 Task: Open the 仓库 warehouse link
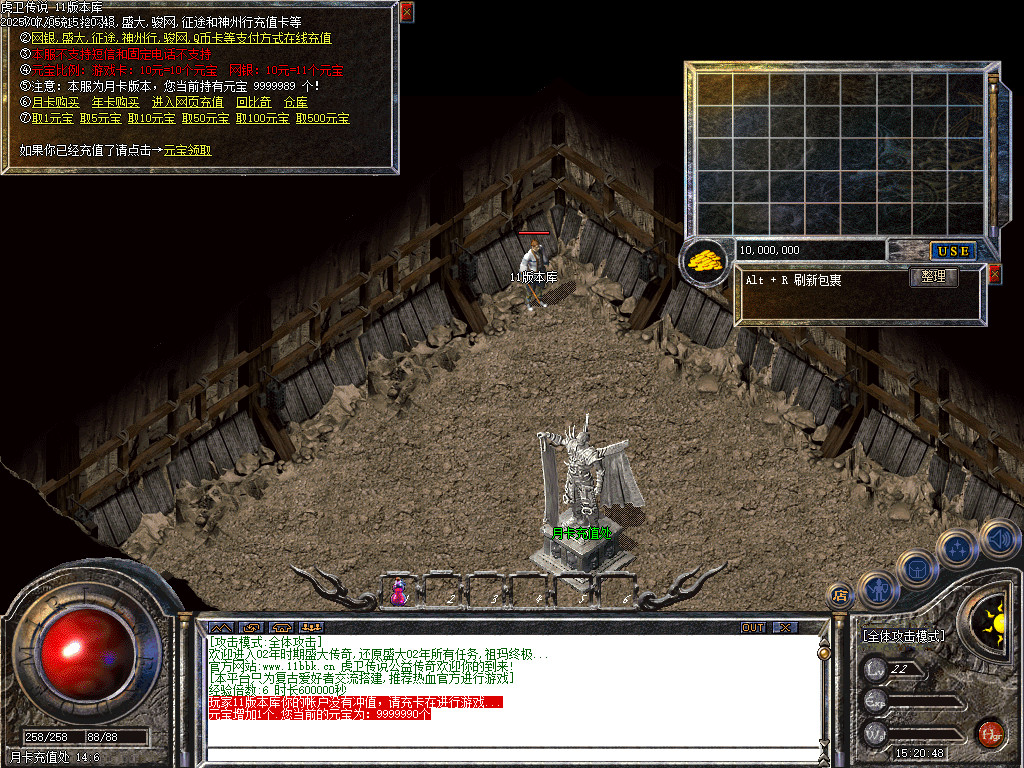(295, 102)
